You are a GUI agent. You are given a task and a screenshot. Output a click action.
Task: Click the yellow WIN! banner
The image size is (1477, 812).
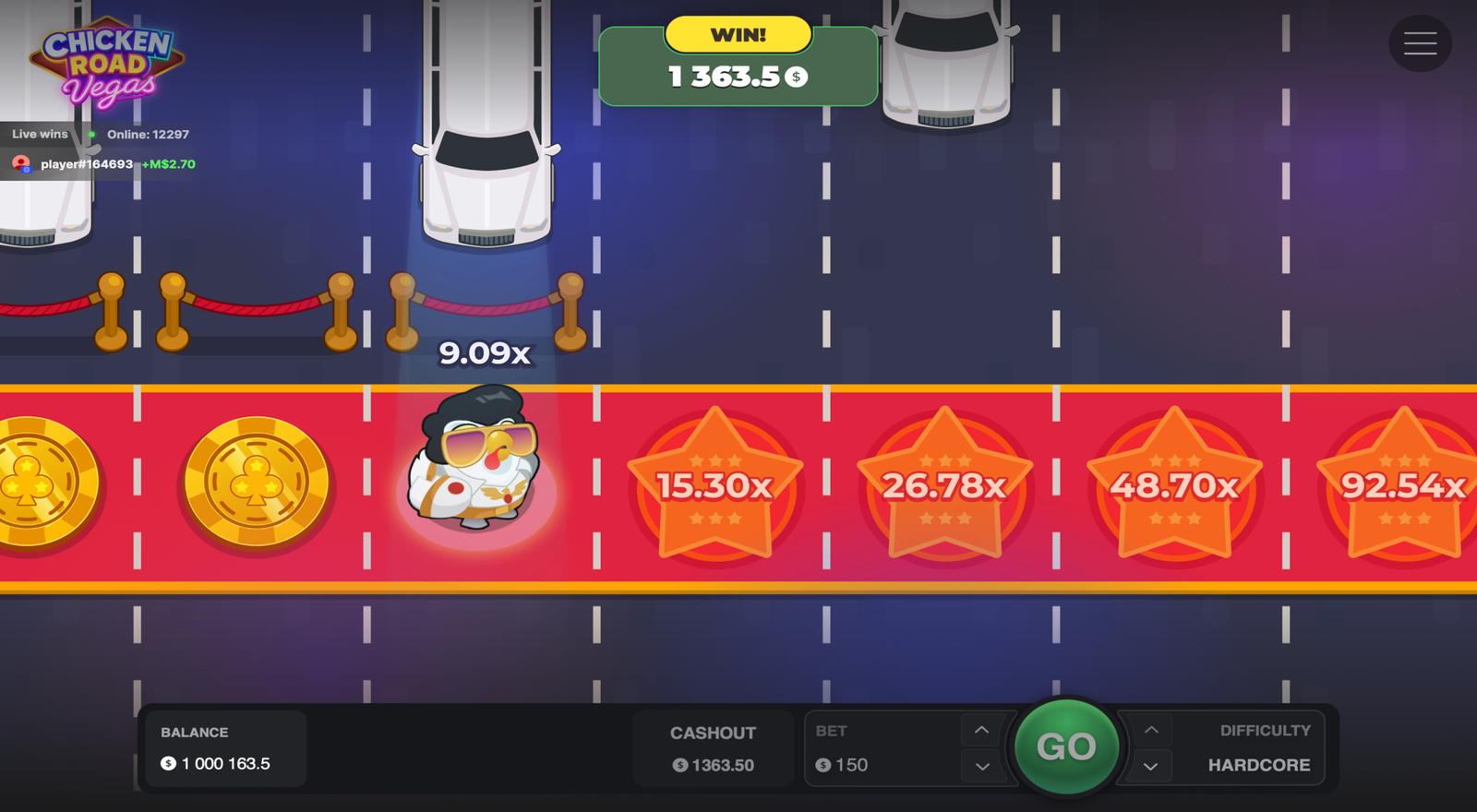tap(738, 34)
